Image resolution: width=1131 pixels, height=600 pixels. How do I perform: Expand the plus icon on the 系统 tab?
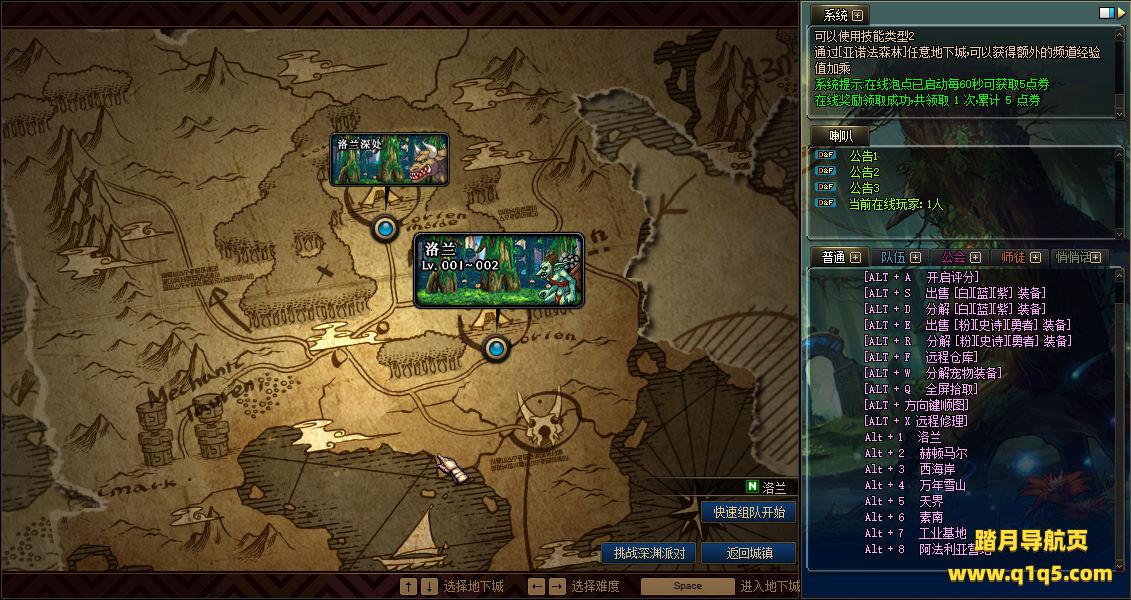(x=857, y=15)
